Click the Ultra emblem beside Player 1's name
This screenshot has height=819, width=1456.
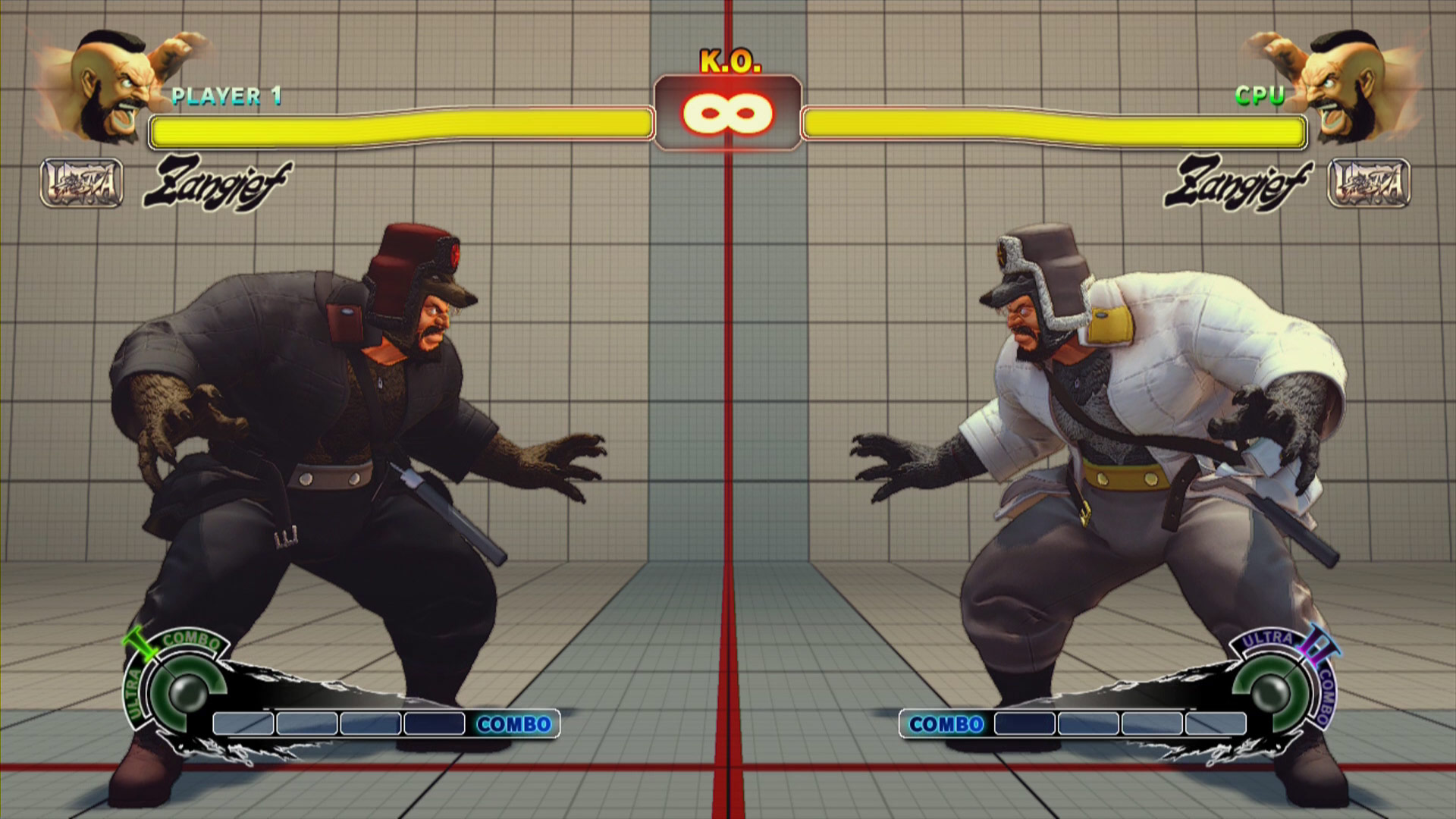pos(80,182)
